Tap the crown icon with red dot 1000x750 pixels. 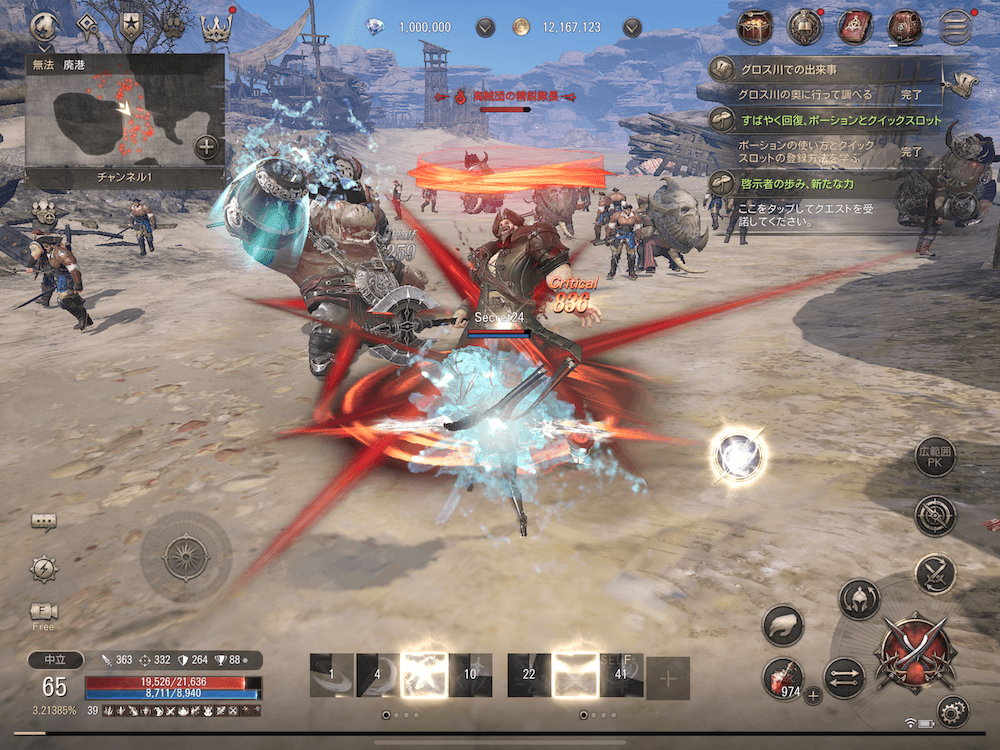coord(216,27)
